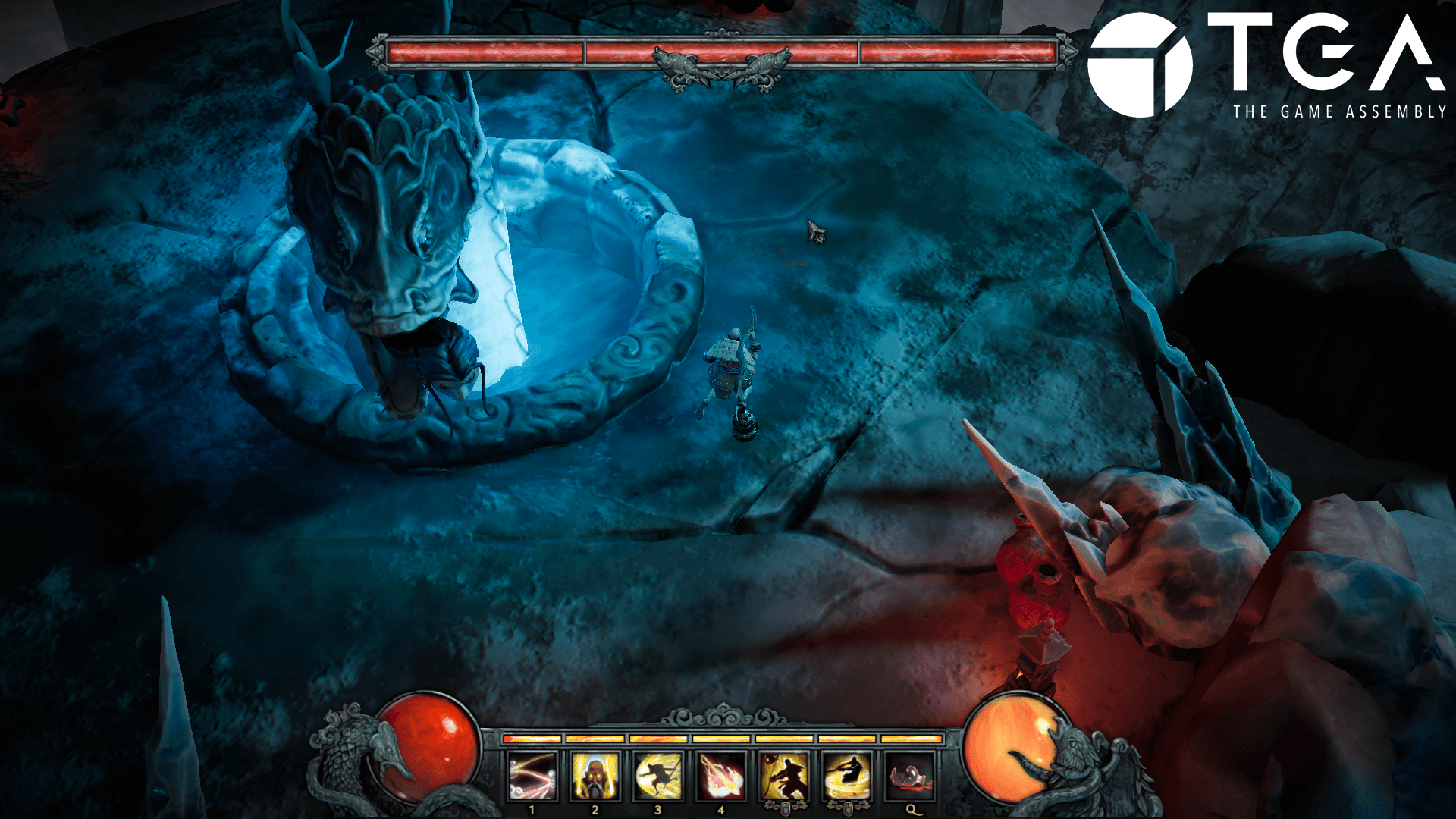
Task: Select the staff-wielding warrior attack icon
Action: tap(784, 777)
